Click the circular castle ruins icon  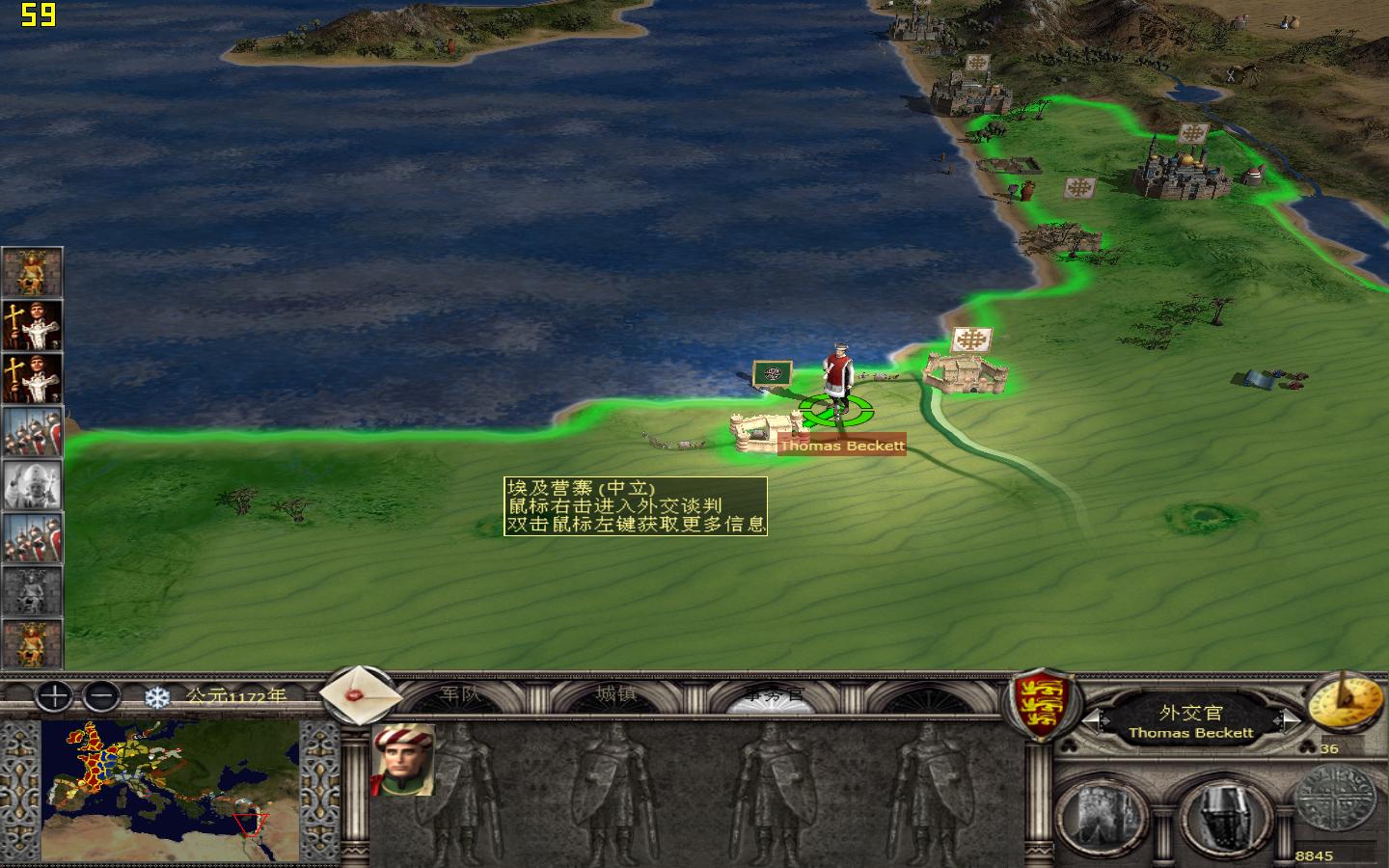pos(1106,810)
